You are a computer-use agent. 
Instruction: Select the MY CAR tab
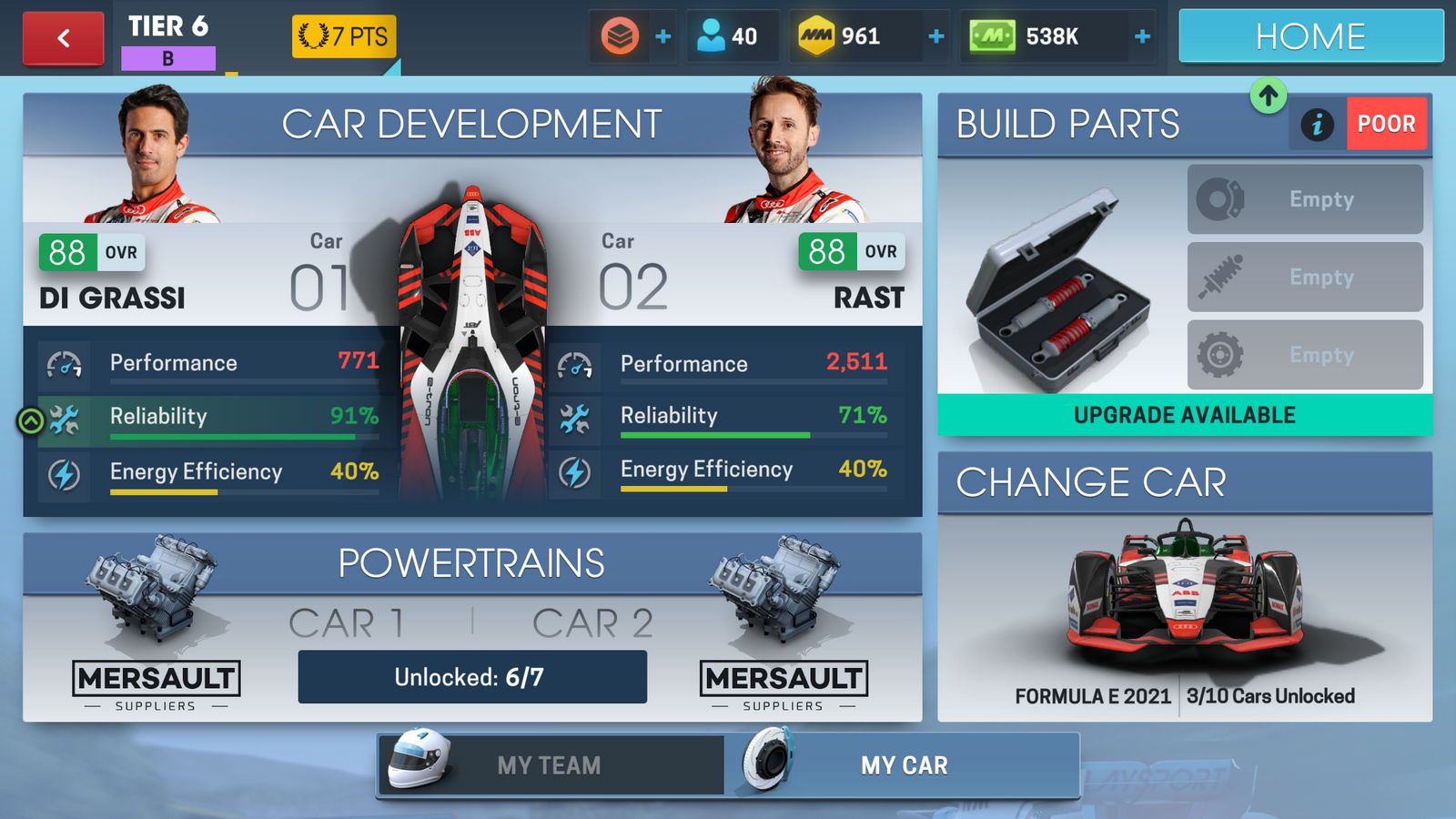tap(905, 765)
